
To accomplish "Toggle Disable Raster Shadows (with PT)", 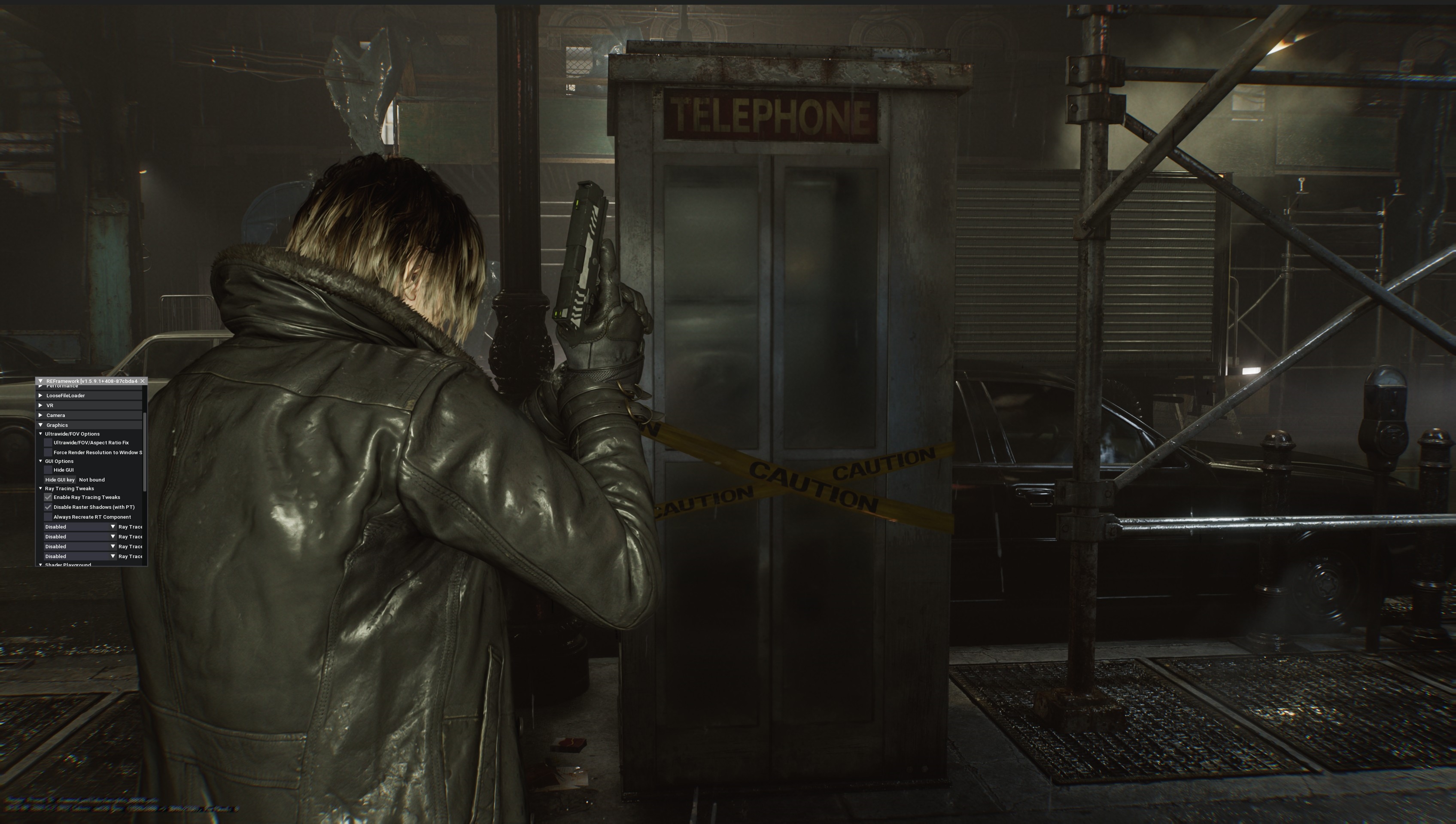I will [x=48, y=507].
